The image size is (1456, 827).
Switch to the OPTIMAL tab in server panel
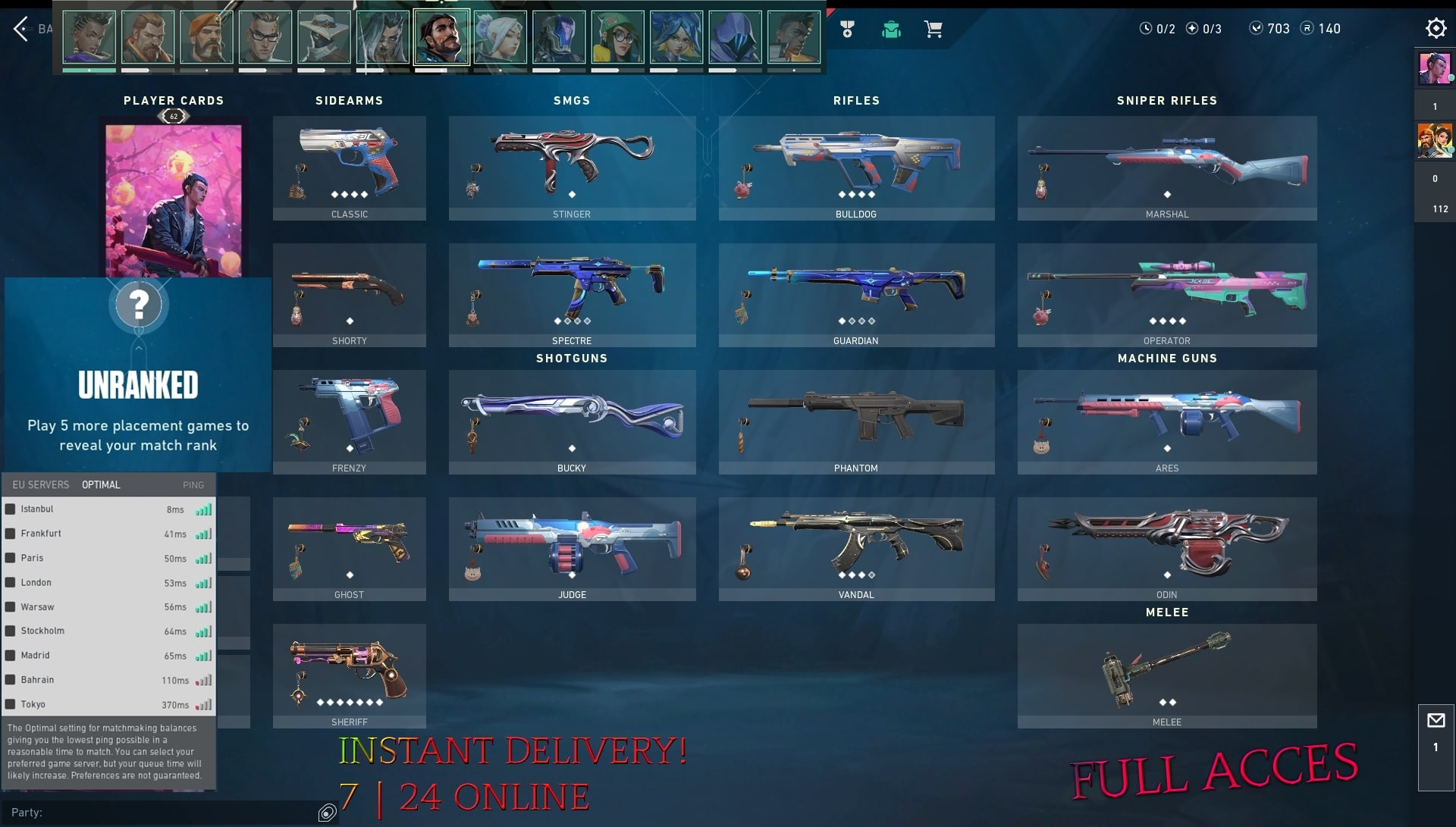click(x=101, y=484)
